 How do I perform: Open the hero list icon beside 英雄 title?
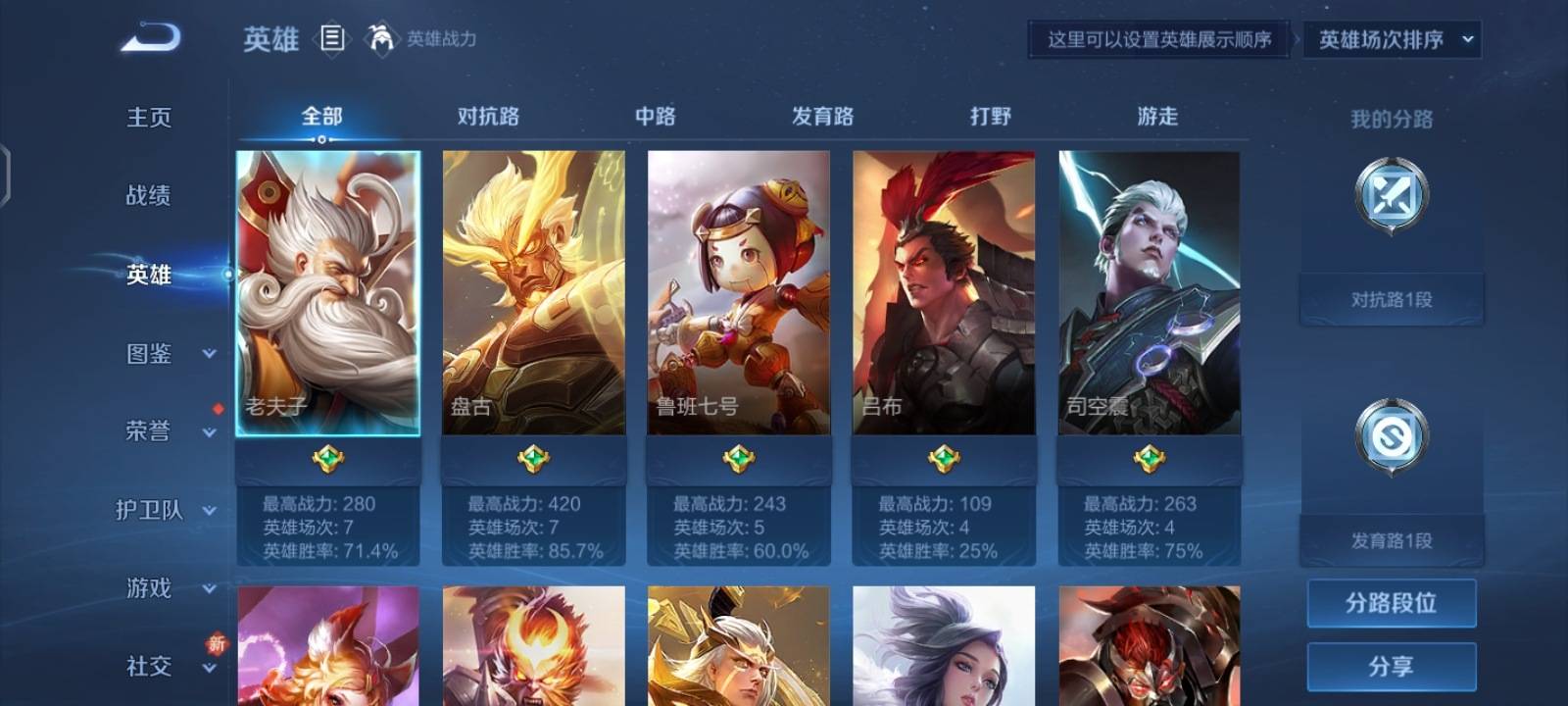333,39
